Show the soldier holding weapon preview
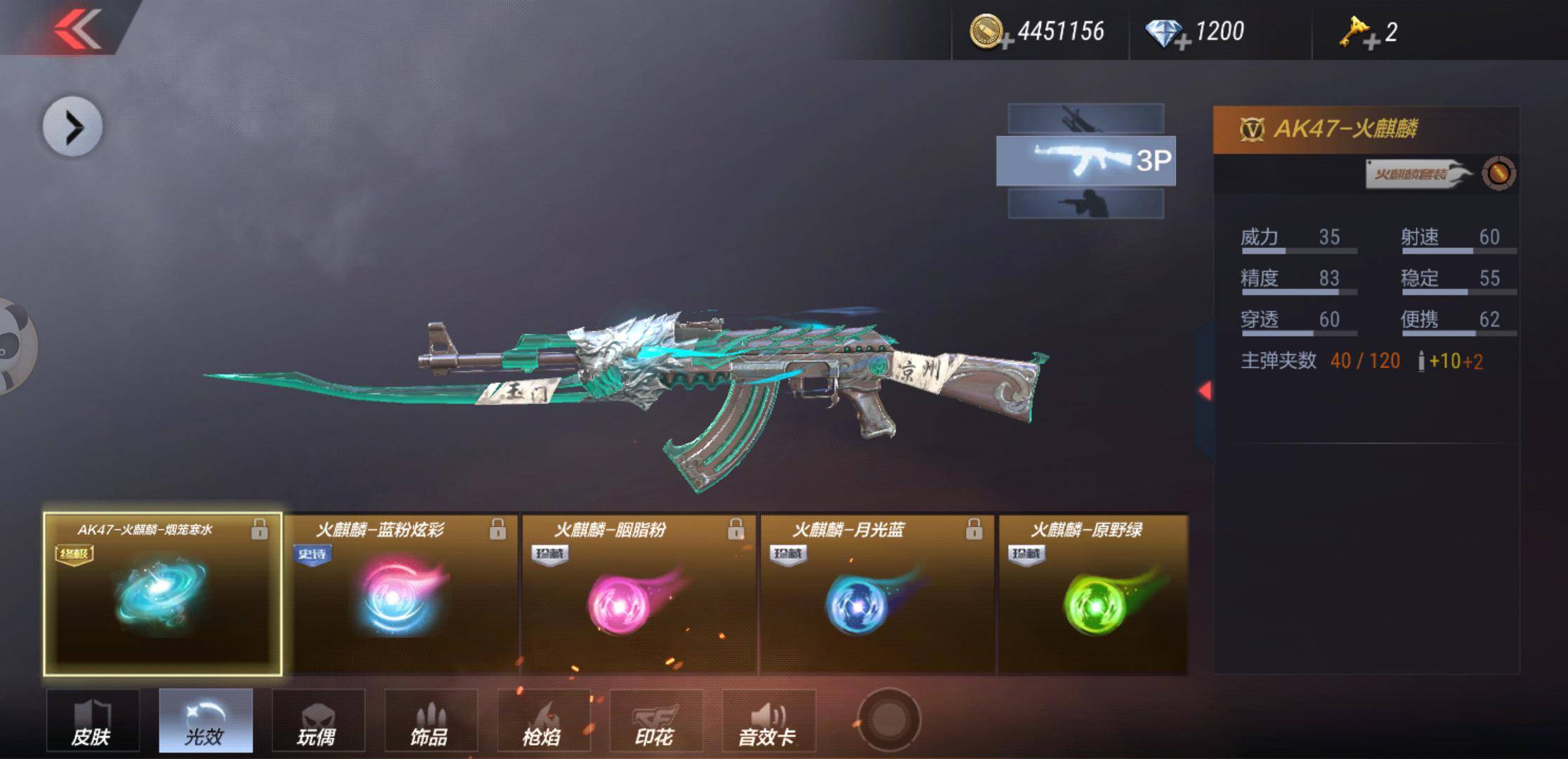The height and width of the screenshot is (759, 1568). pos(1085,204)
